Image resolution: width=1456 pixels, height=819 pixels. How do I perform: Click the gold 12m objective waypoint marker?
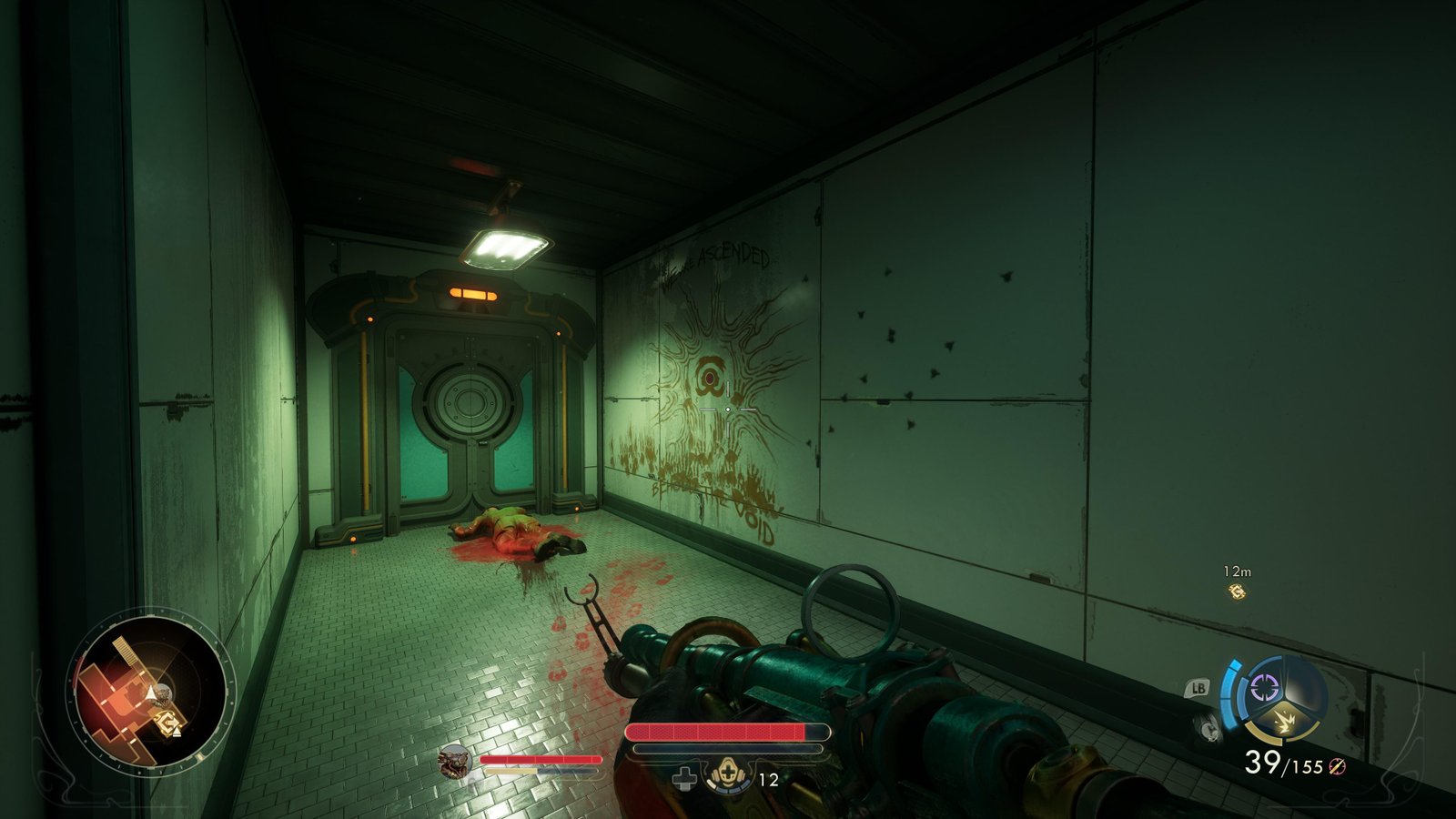tap(1237, 592)
